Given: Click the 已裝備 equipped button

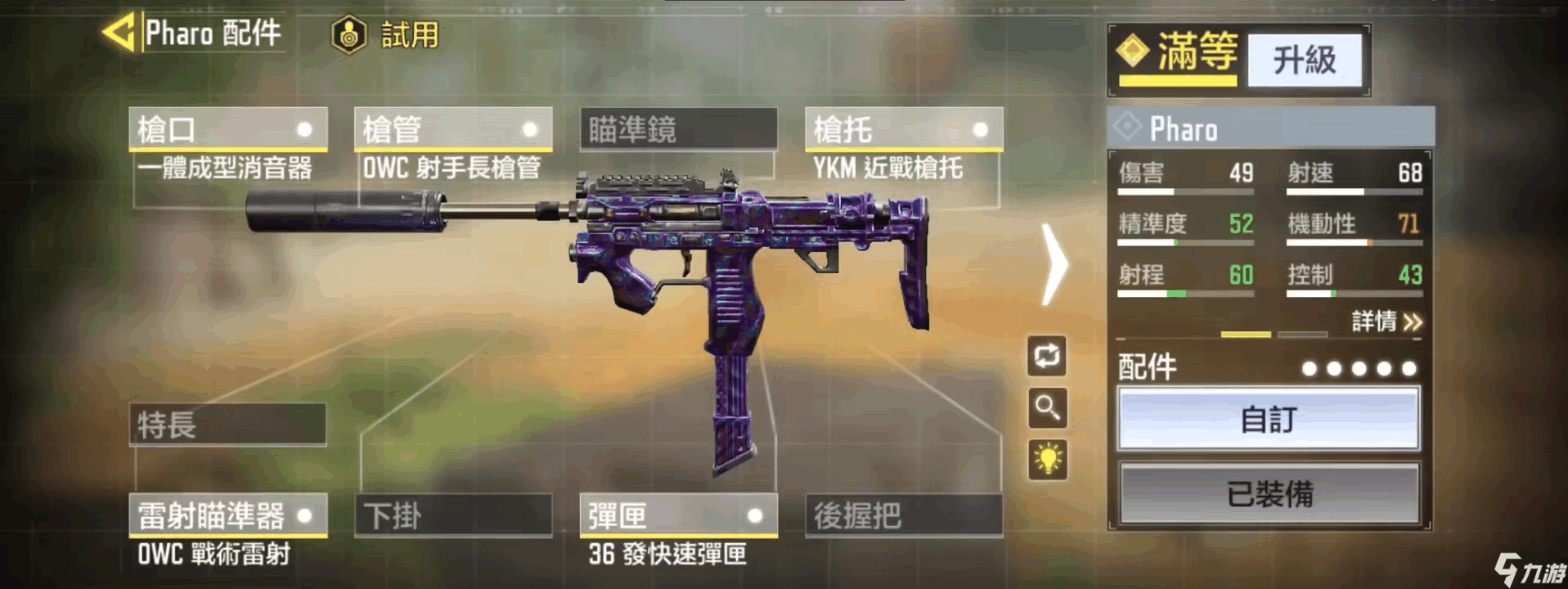Looking at the screenshot, I should point(1268,494).
